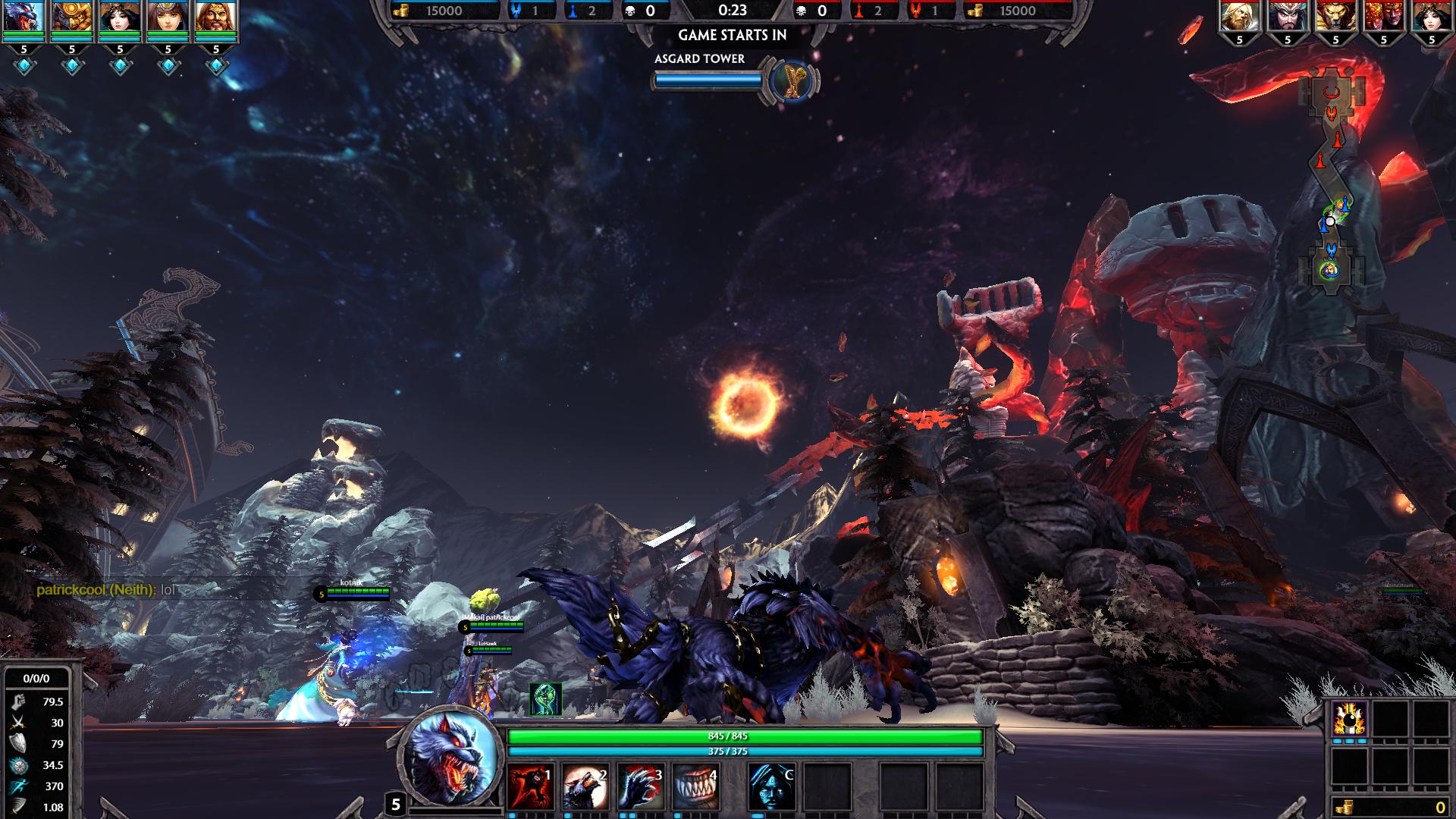Select the flaming skull item in the inventory
The image size is (1456, 819).
pos(1350,717)
